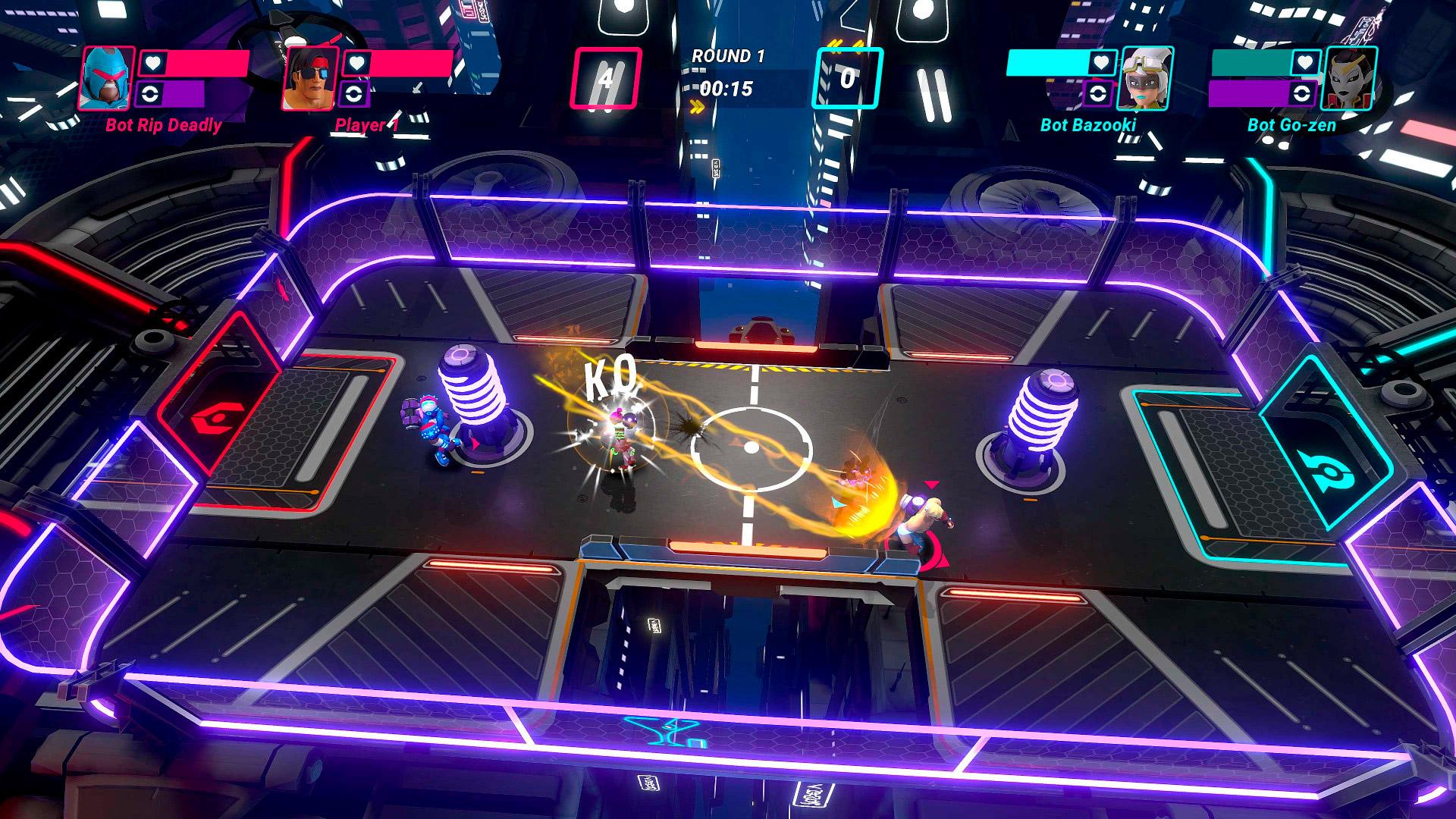Click Bot Bazooki's character portrait
Screen dimensions: 1456x819
[1146, 79]
